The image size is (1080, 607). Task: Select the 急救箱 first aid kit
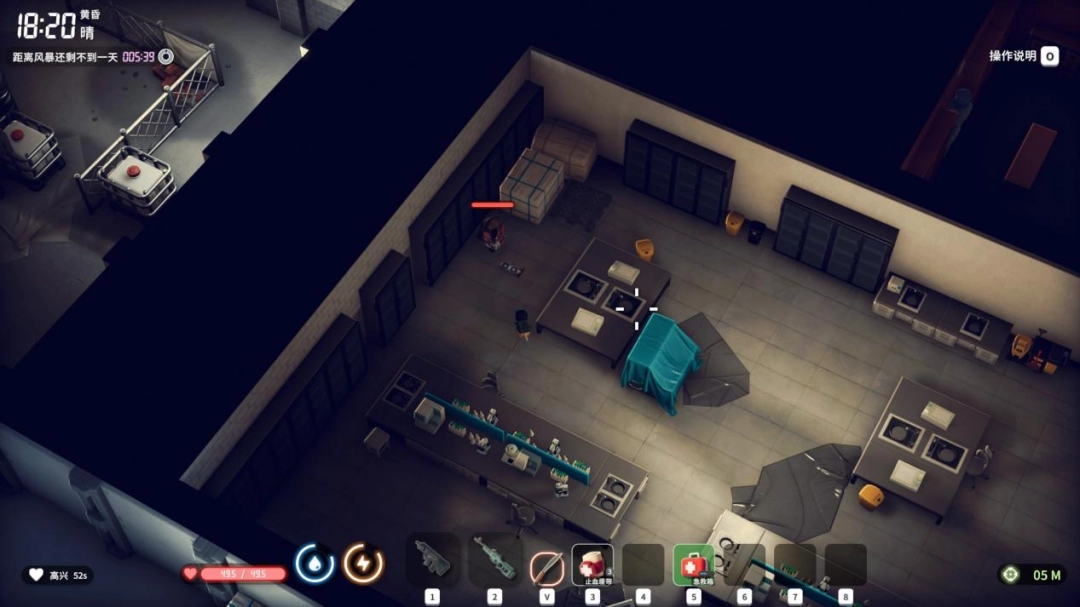[693, 565]
